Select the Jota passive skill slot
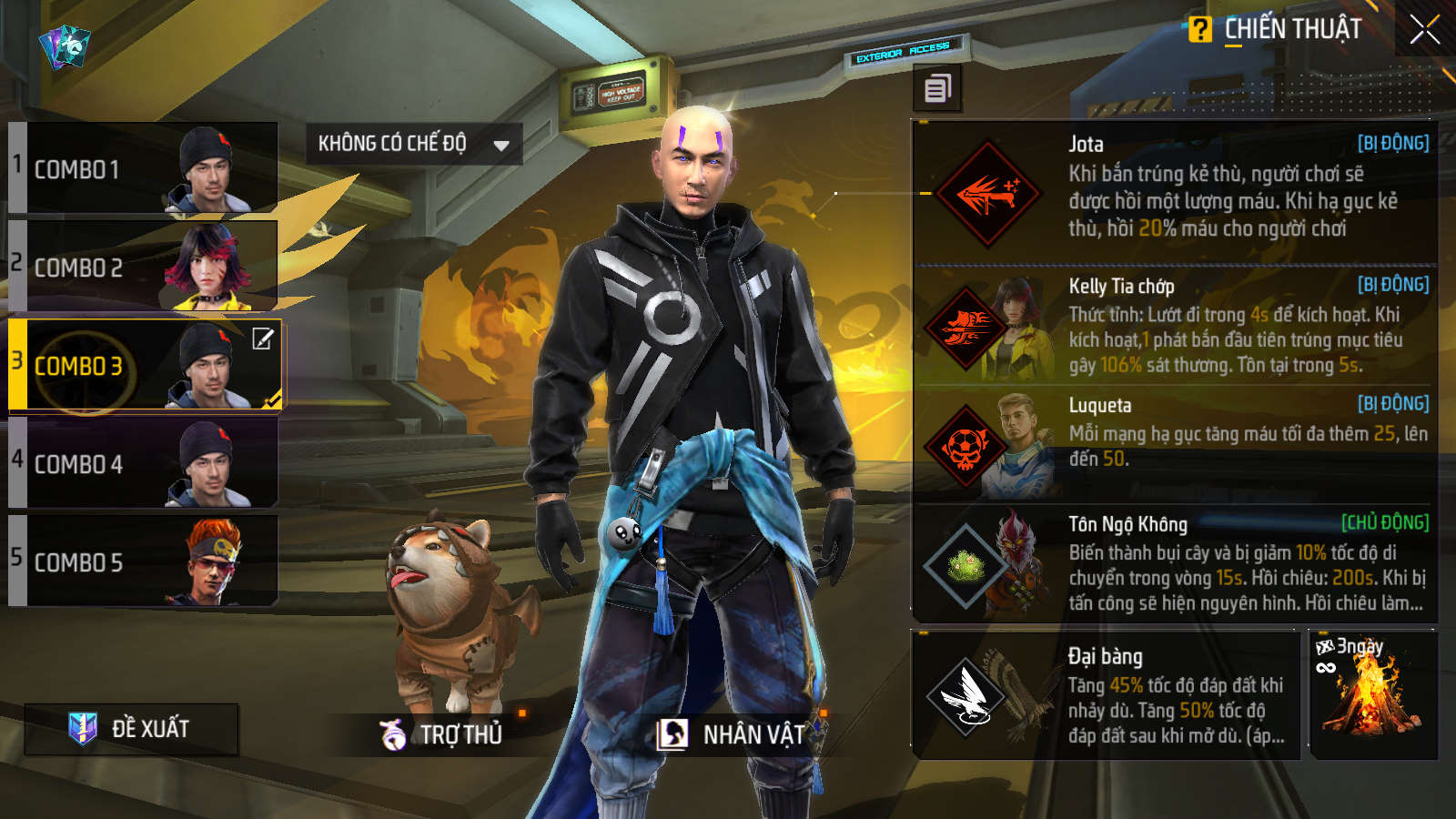This screenshot has width=1456, height=819. [x=1174, y=193]
